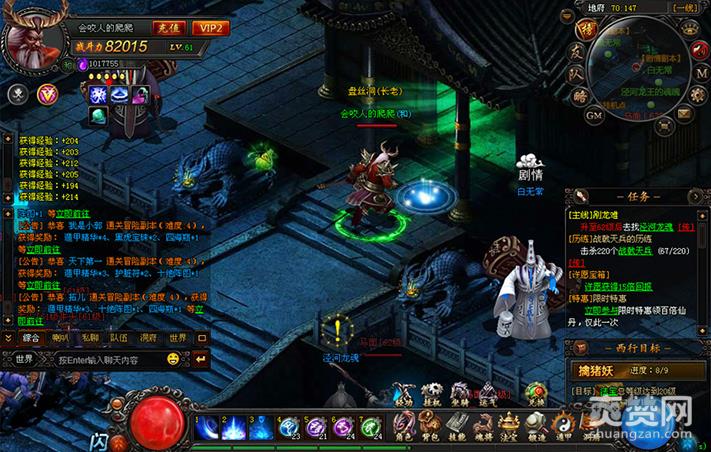The image size is (711, 452).
Task: Open the 友 friends button
Action: click(x=578, y=53)
